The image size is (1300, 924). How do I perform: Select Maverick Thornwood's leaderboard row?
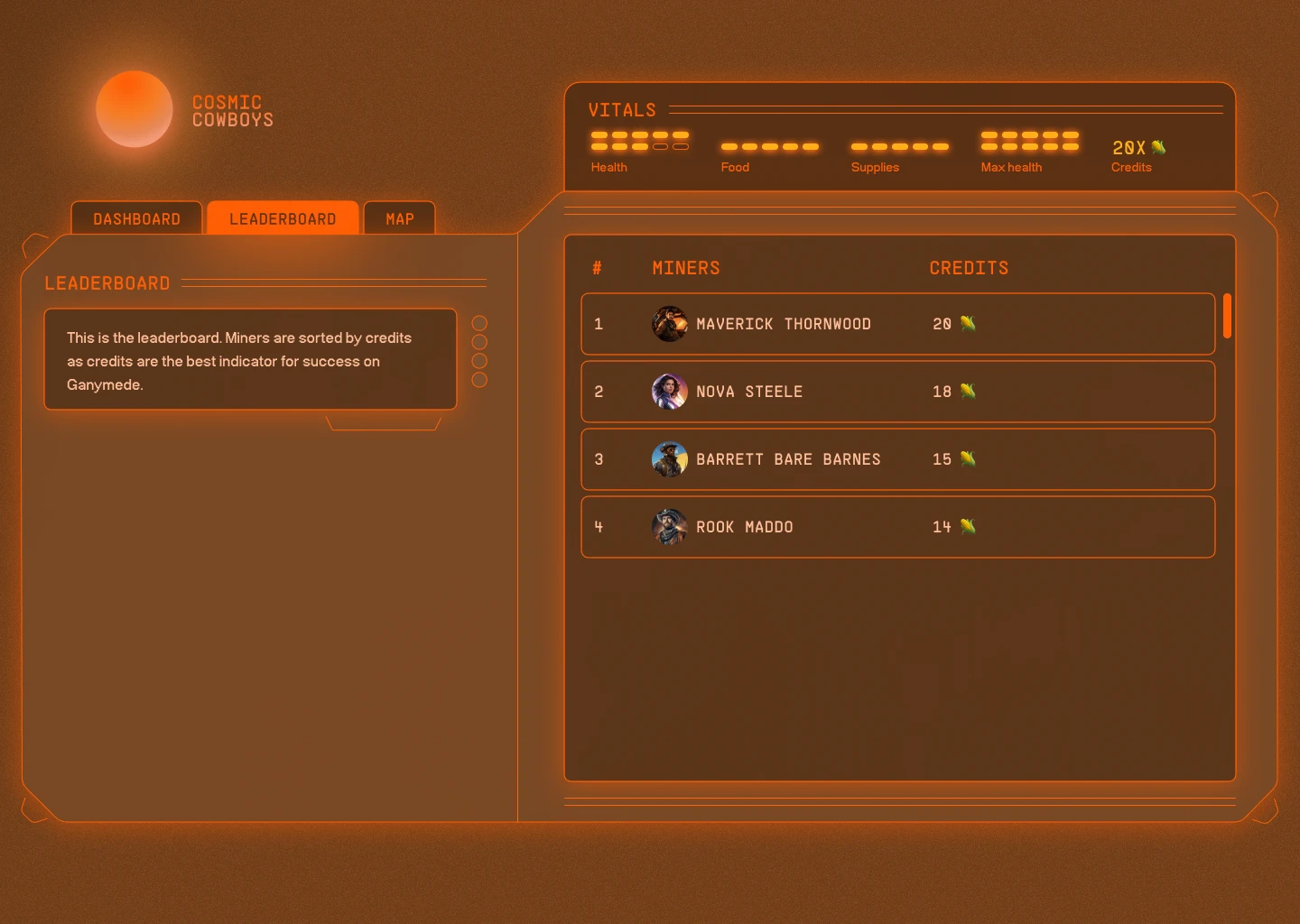897,324
